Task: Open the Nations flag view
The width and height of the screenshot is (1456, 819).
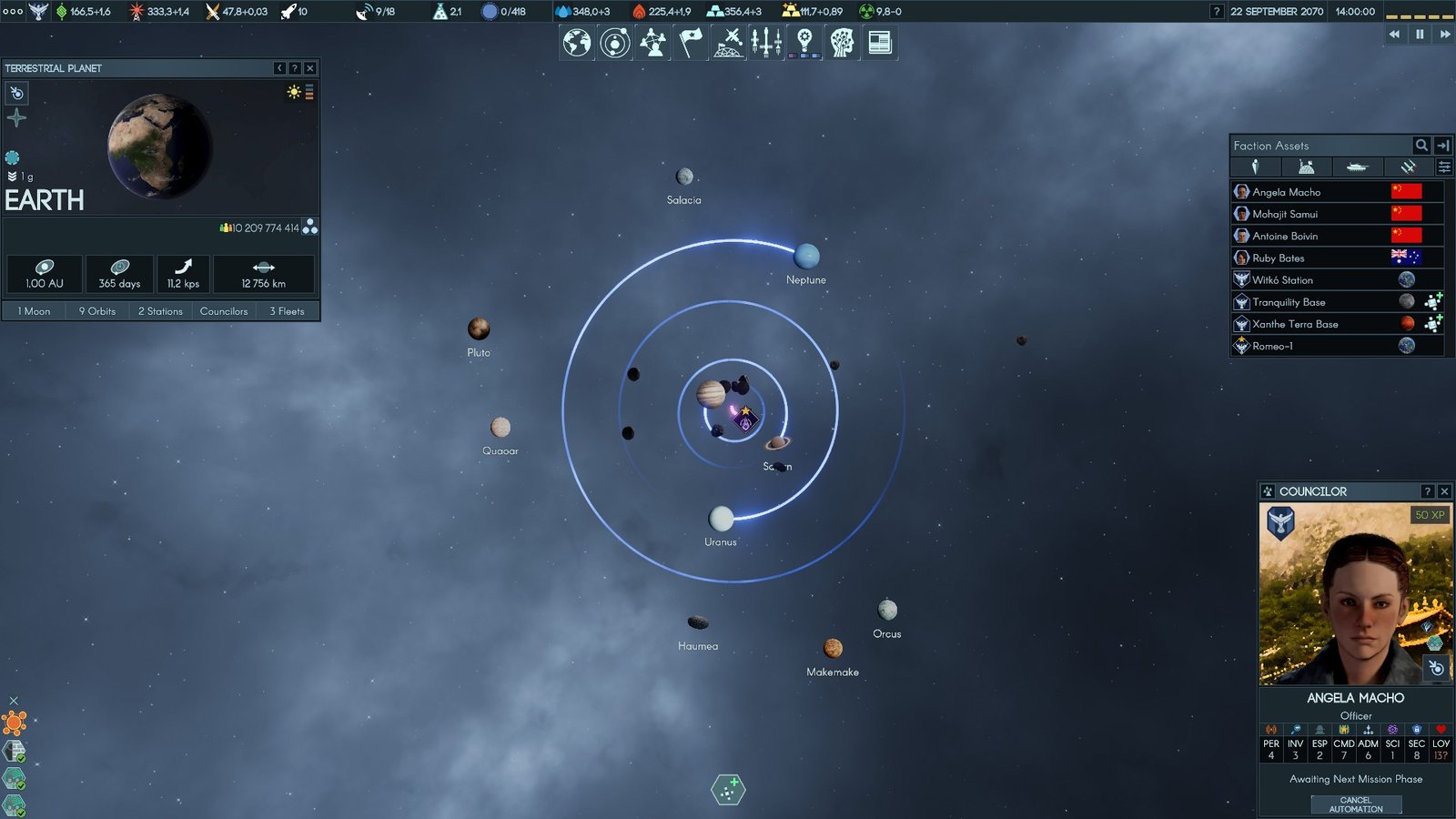Action: pyautogui.click(x=689, y=41)
